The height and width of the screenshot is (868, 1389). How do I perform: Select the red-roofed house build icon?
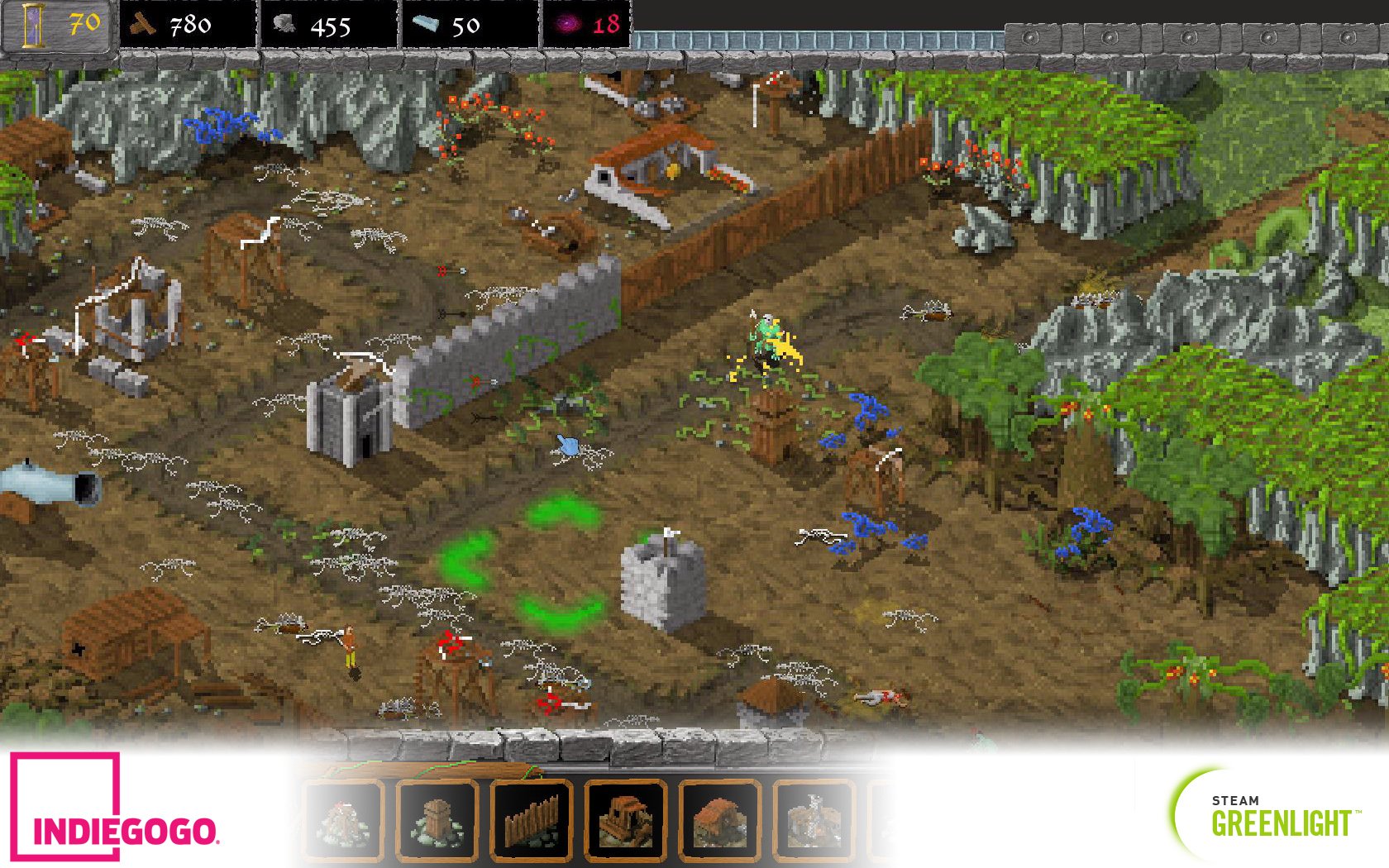click(720, 821)
